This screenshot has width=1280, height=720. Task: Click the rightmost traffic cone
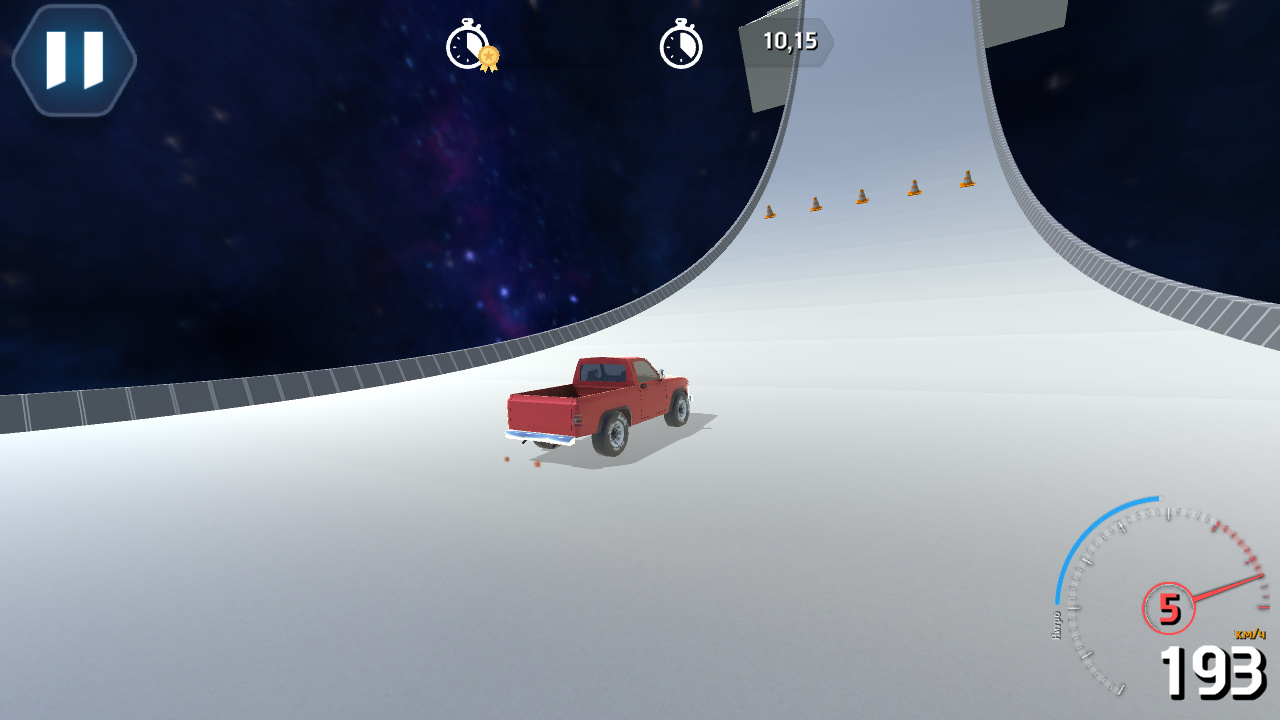[966, 180]
